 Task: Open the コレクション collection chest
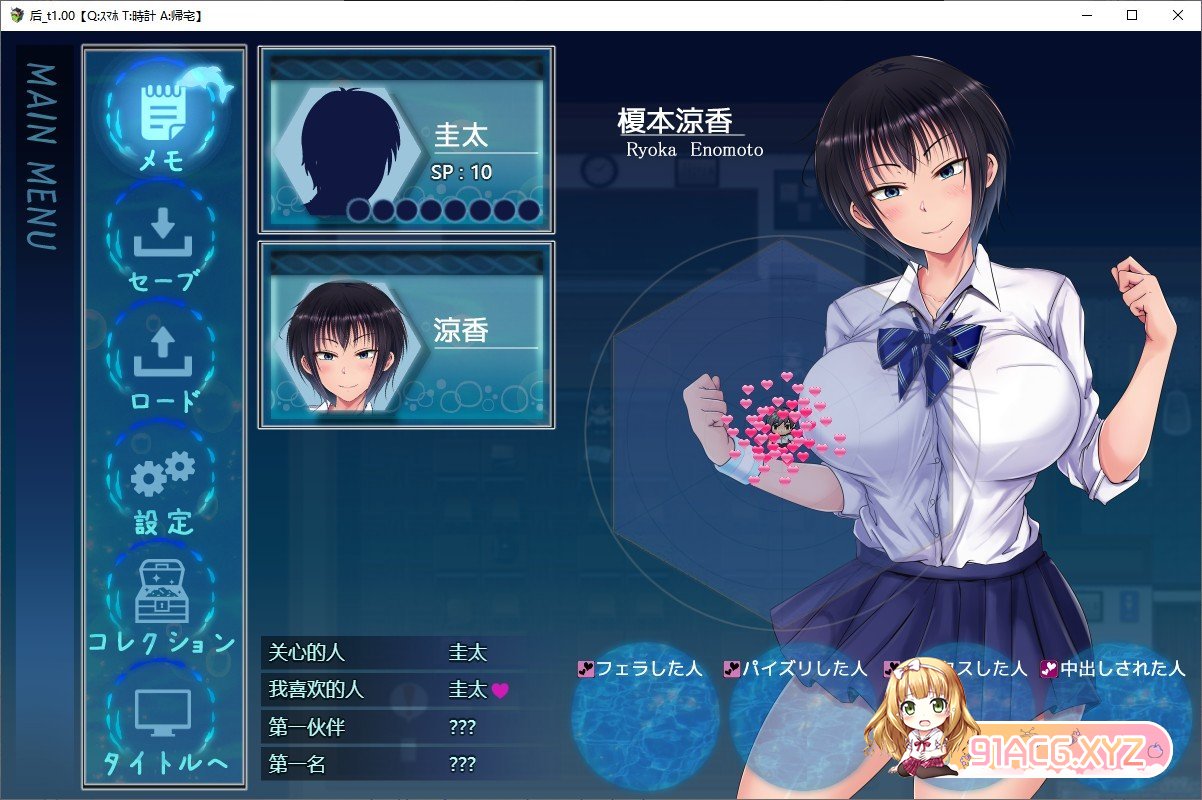[162, 602]
